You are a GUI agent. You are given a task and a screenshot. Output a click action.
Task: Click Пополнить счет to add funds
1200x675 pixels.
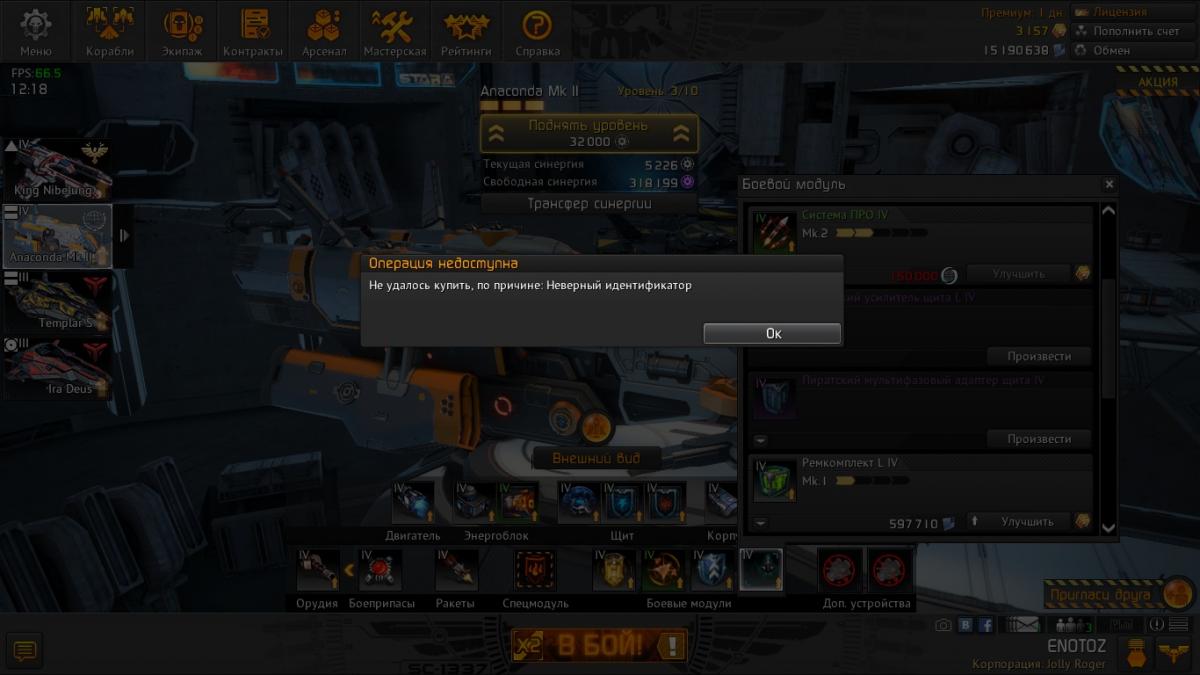pos(1131,31)
